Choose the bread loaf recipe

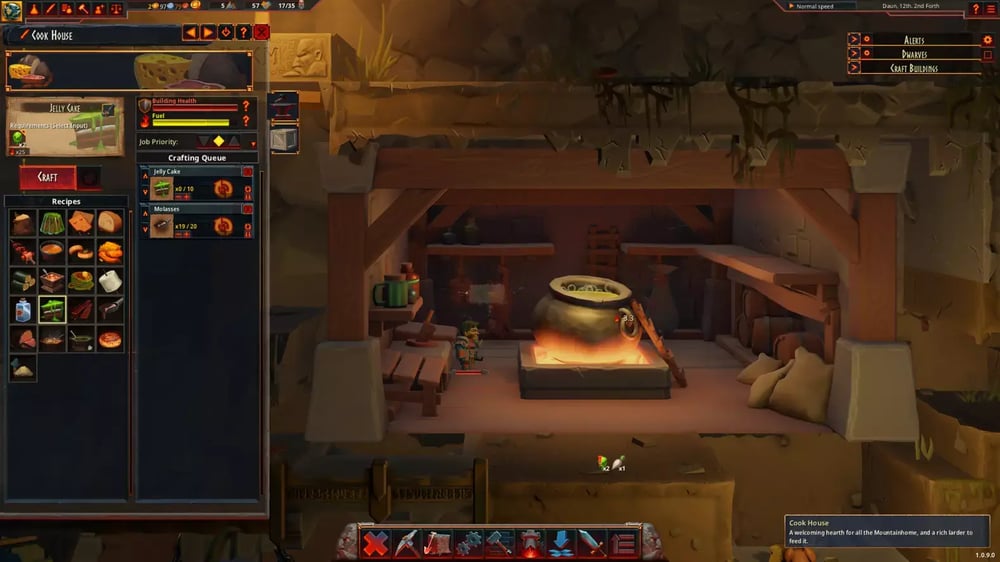[x=110, y=223]
